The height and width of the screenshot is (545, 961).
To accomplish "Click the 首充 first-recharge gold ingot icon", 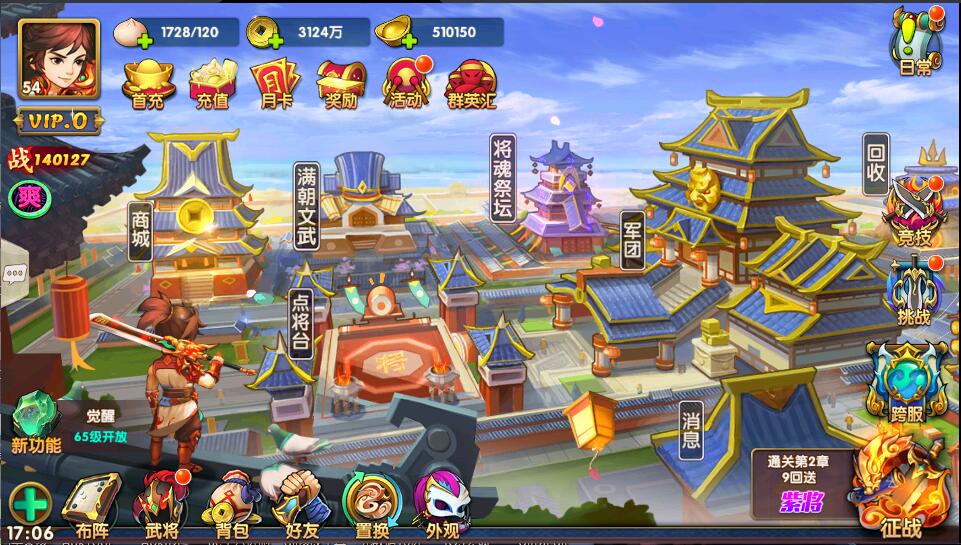I will pyautogui.click(x=148, y=83).
